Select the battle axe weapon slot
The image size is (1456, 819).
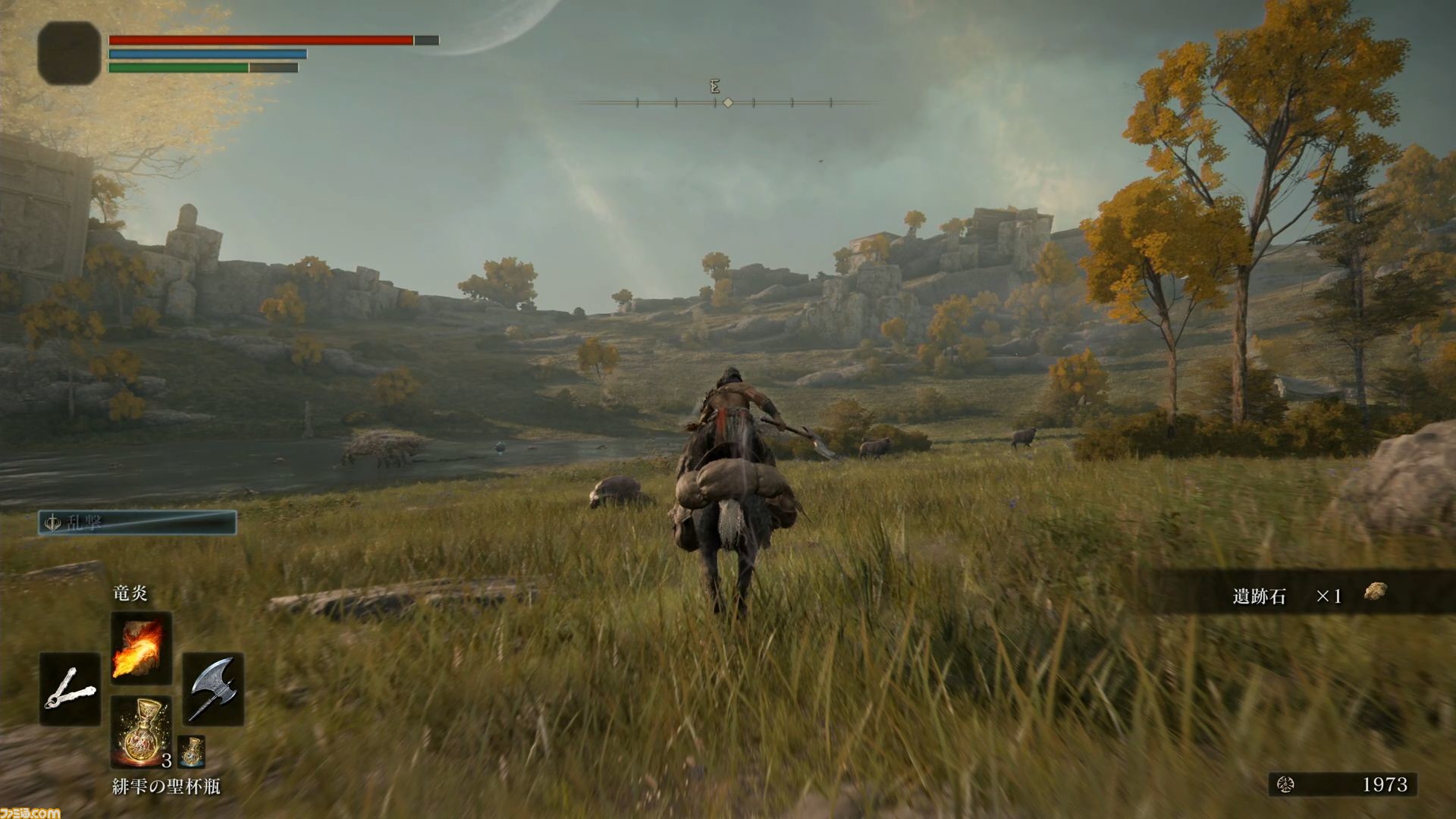213,689
